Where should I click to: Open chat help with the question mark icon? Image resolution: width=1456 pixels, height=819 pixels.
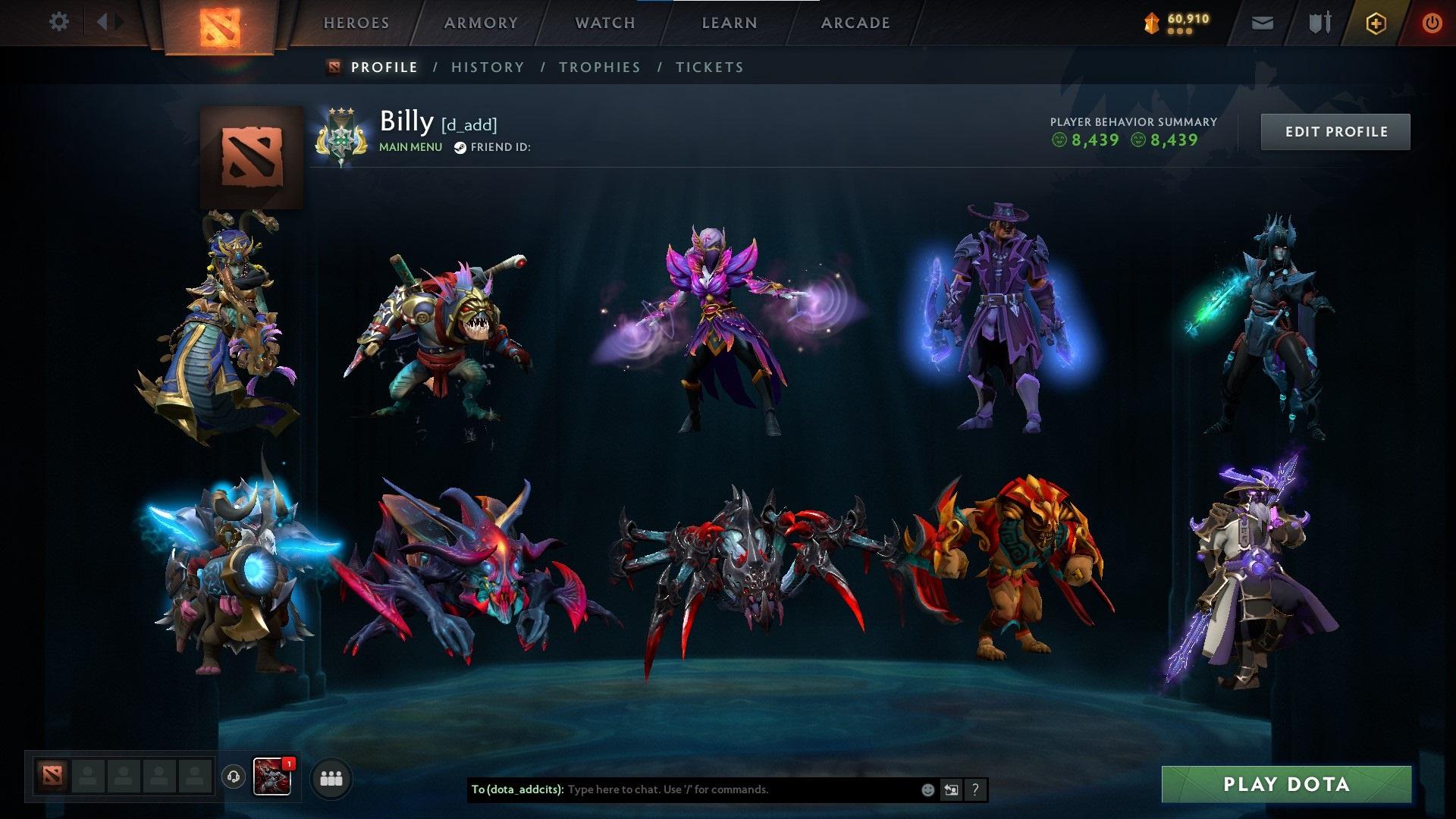point(975,790)
